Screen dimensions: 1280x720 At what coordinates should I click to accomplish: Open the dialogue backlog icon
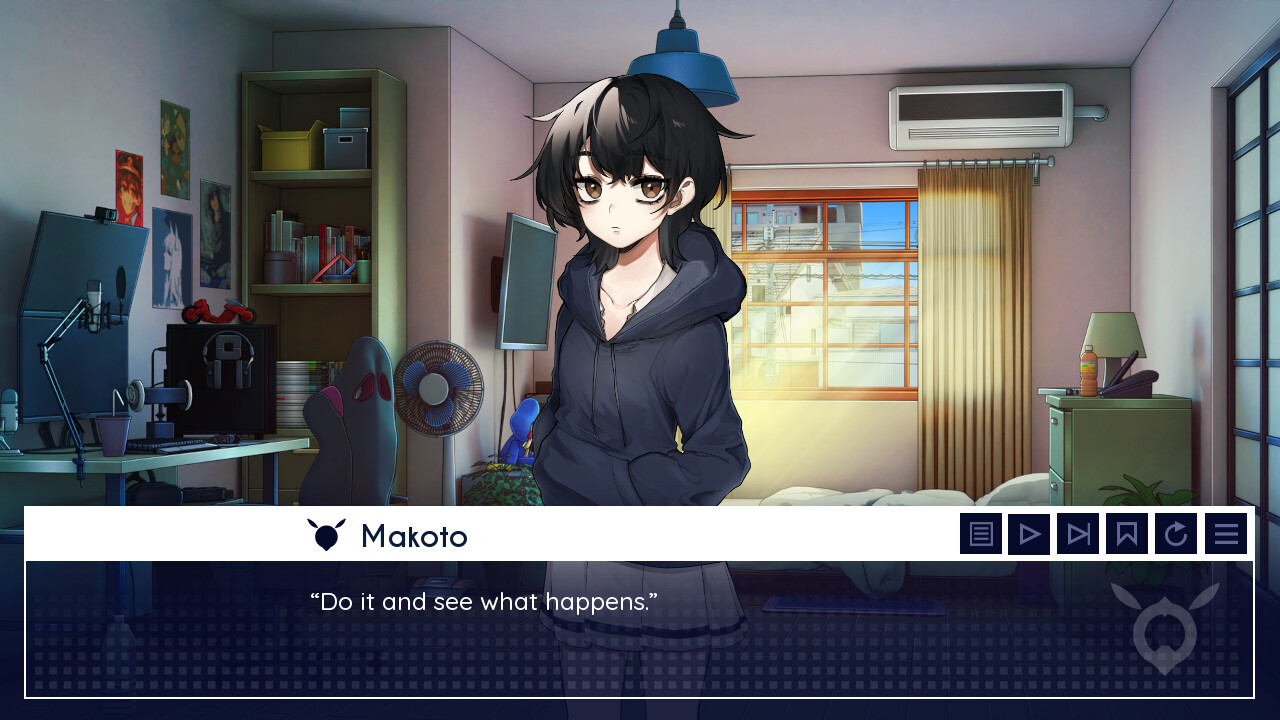(x=981, y=533)
